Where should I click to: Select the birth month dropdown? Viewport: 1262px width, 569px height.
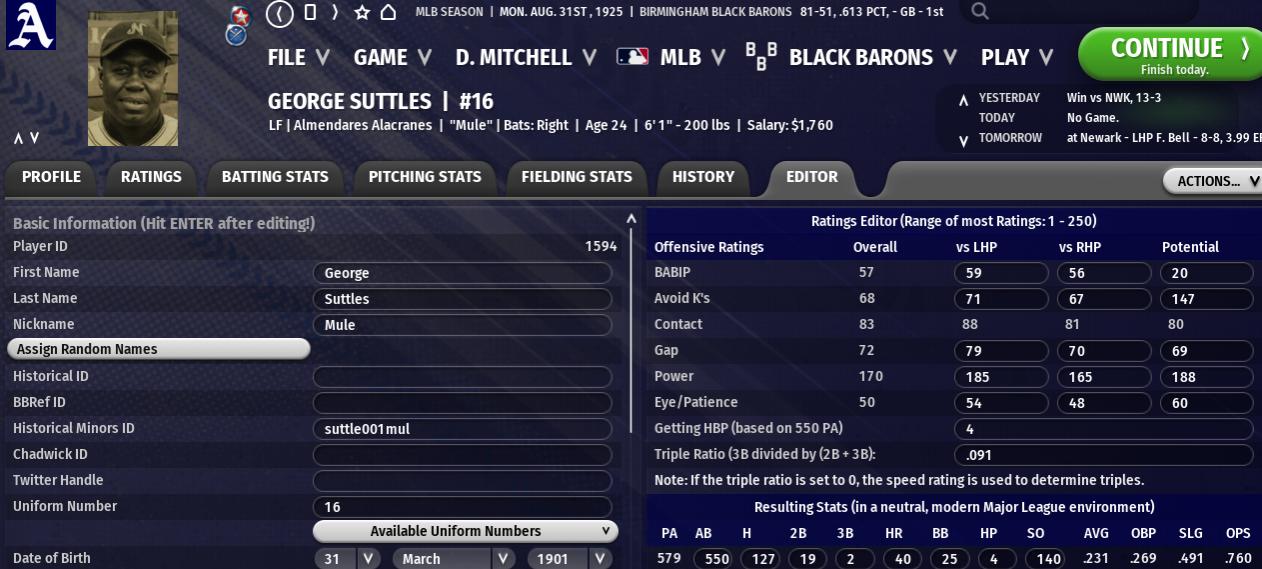455,558
